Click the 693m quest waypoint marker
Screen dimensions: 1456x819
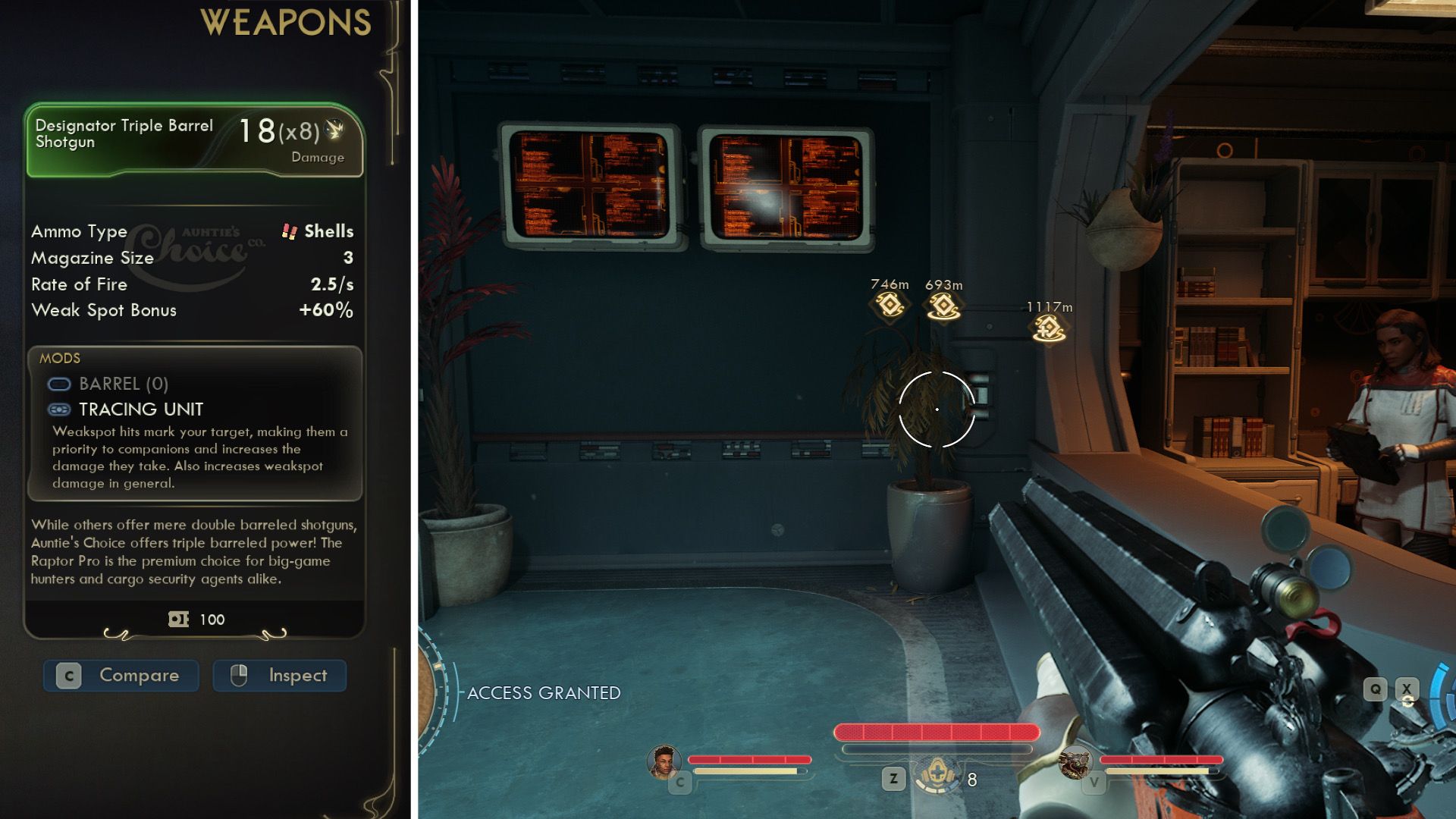coord(943,306)
